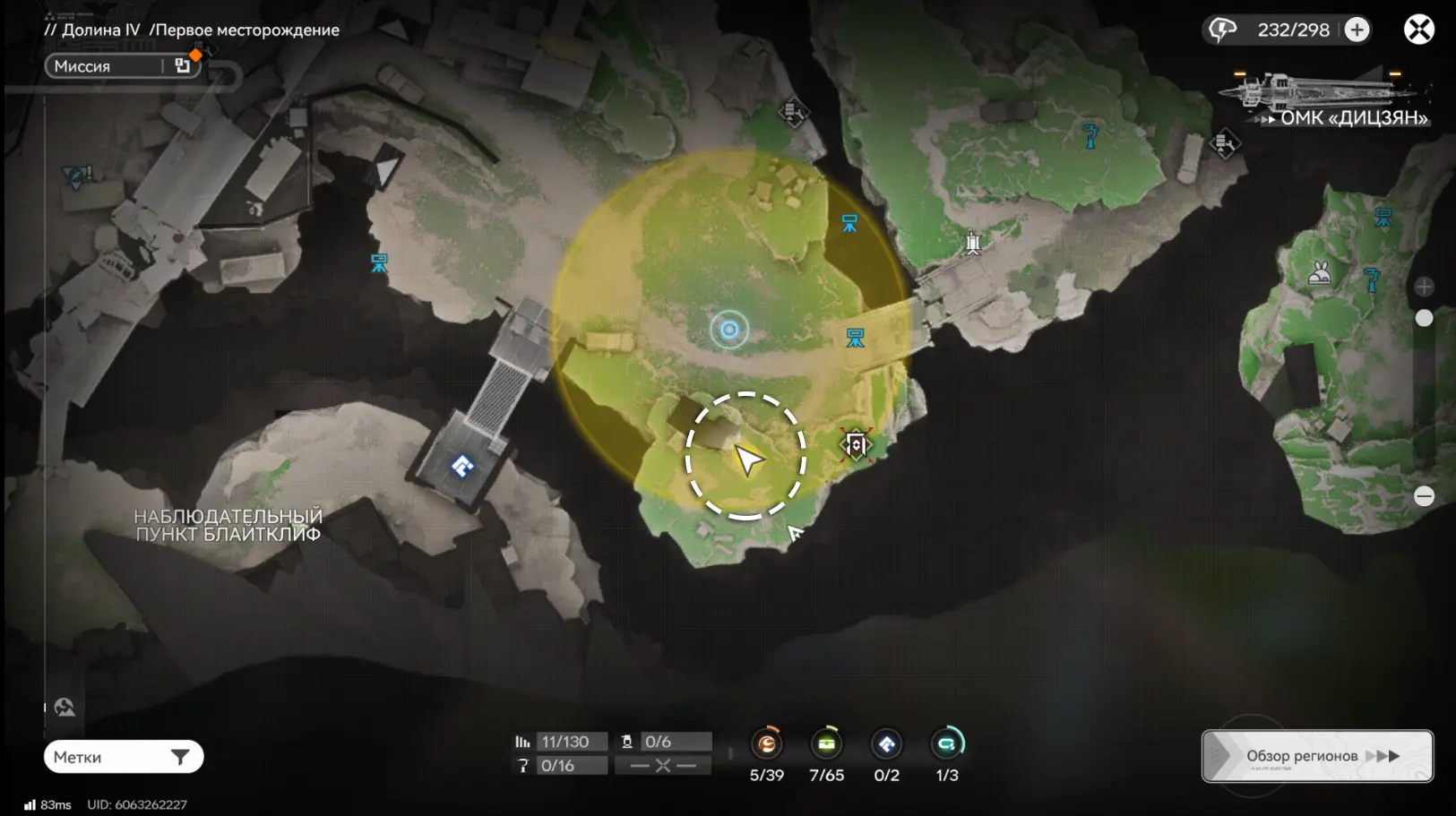
Task: Click the teal counter icon 1/3
Action: pos(946,743)
